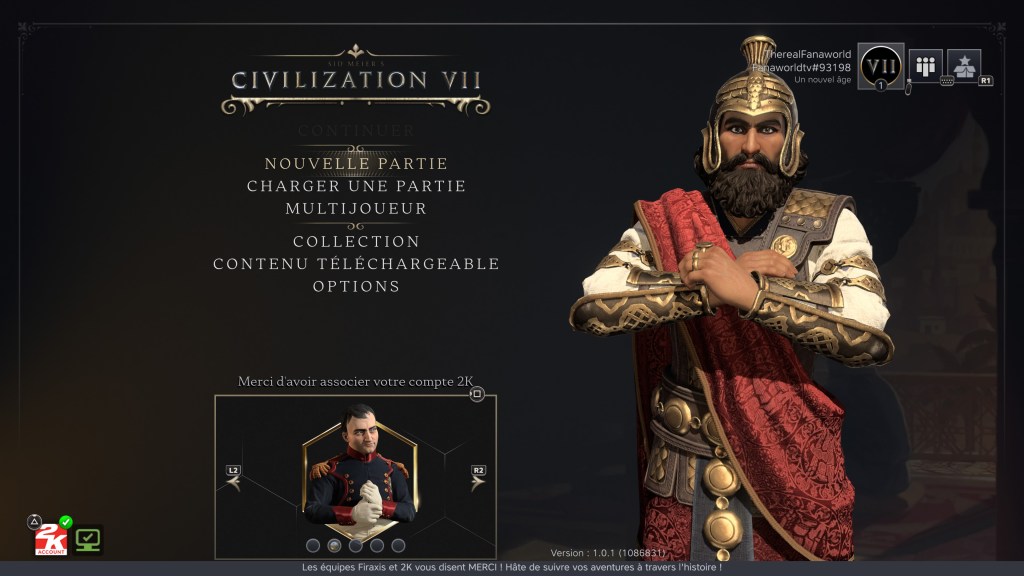Click the star-and-box rewards icon
The width and height of the screenshot is (1024, 576).
point(963,66)
